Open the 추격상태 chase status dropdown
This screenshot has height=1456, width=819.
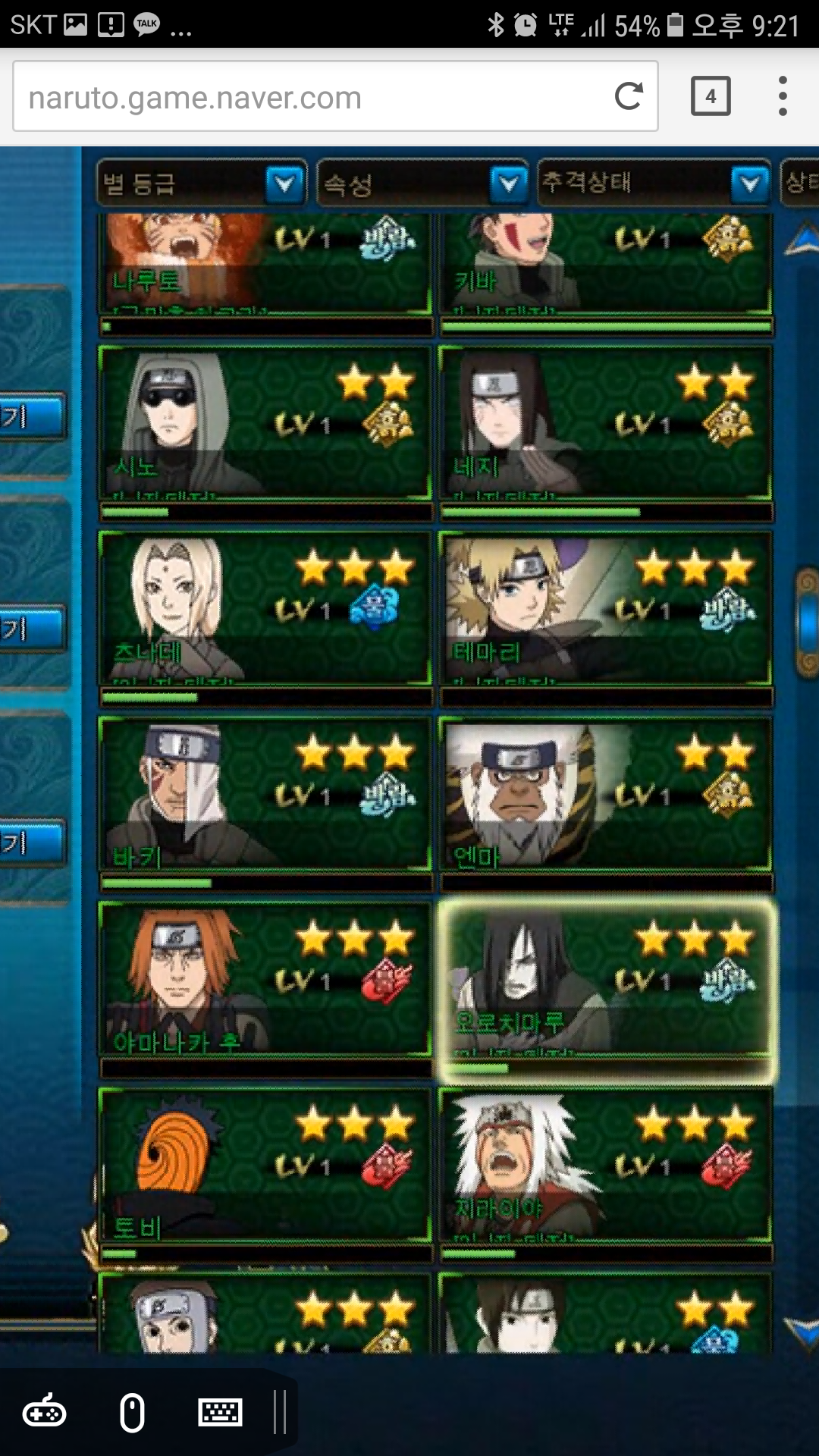654,183
